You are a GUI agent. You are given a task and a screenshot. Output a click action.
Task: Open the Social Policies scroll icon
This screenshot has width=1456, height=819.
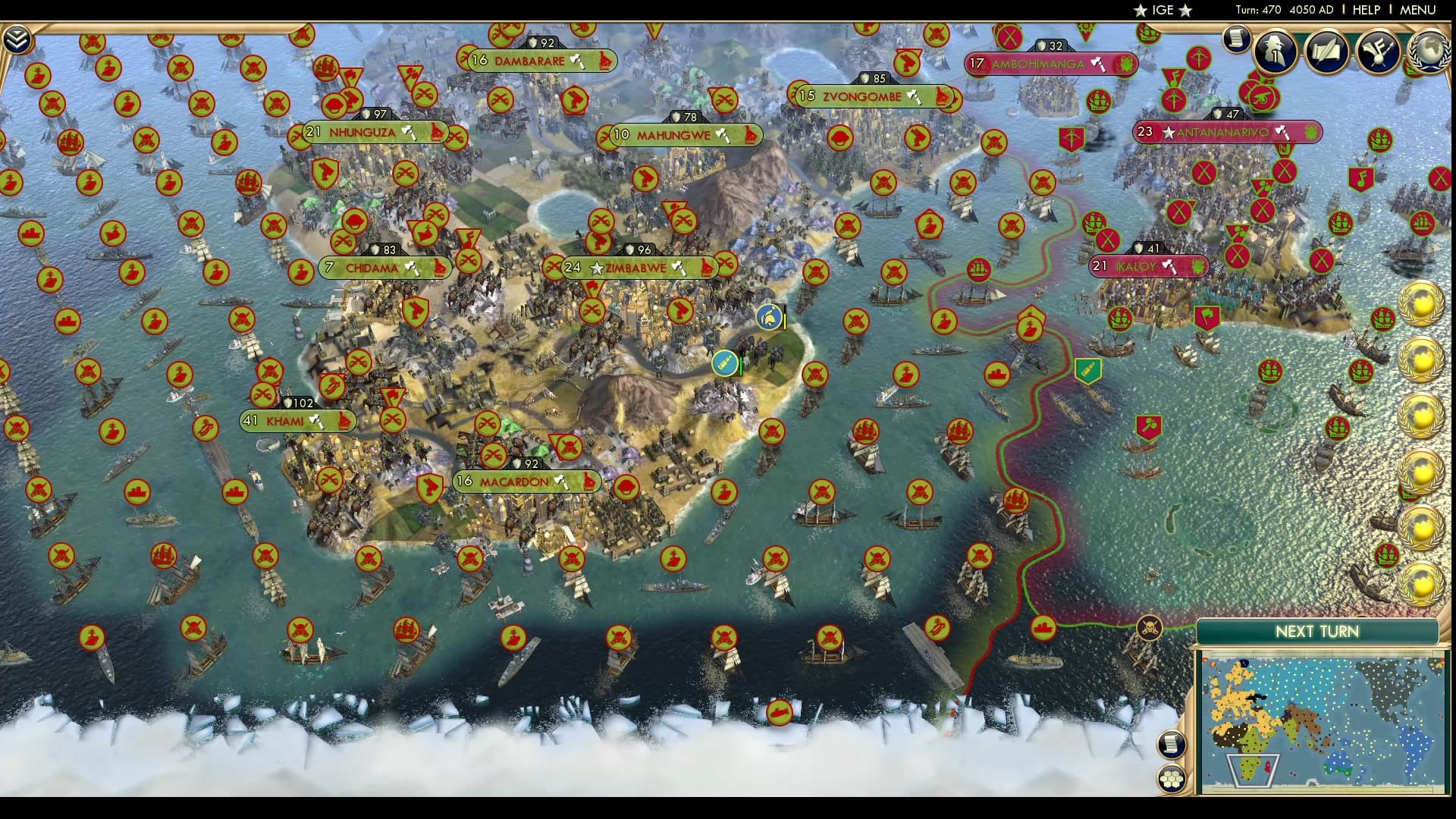click(1327, 51)
